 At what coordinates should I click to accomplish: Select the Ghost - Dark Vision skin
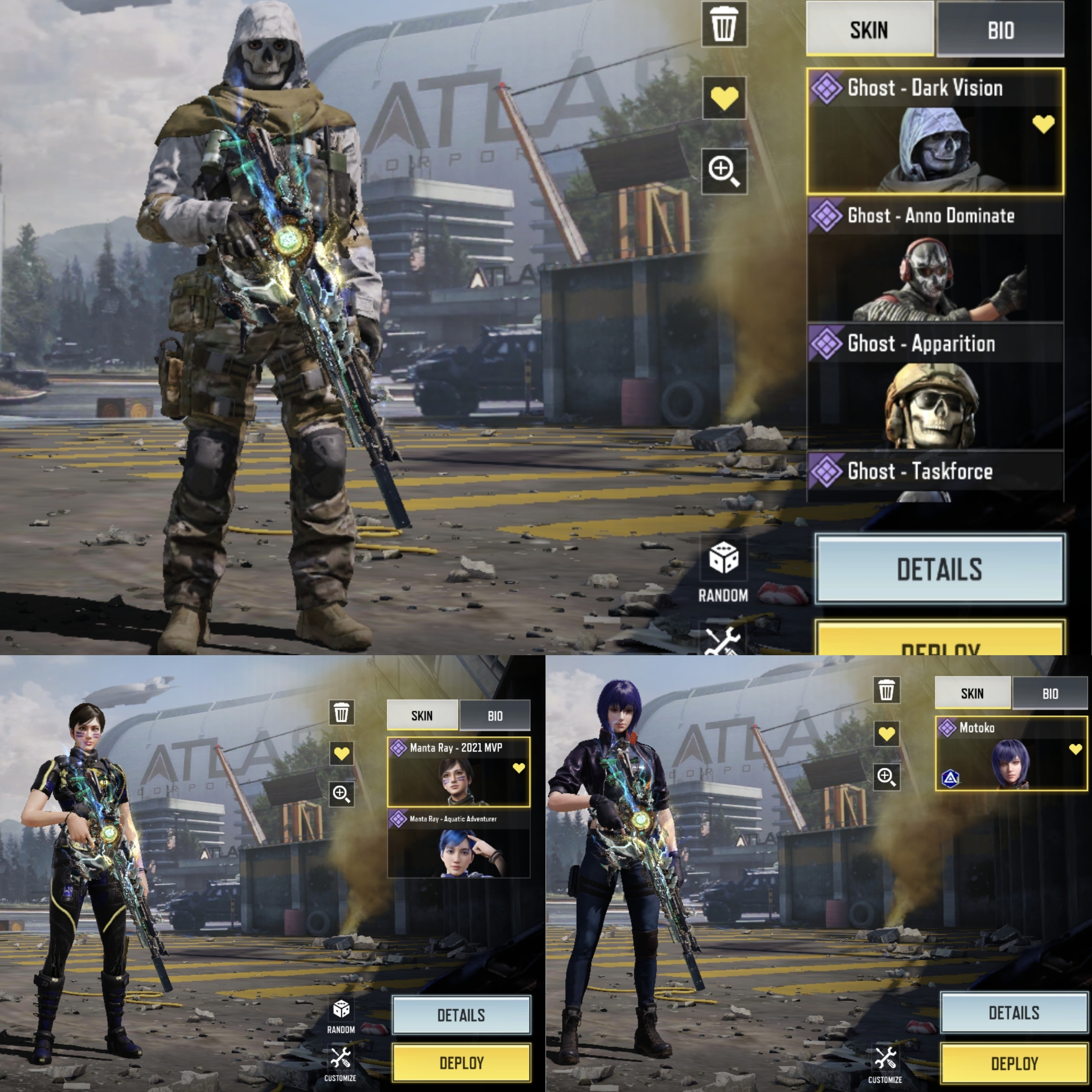click(935, 131)
